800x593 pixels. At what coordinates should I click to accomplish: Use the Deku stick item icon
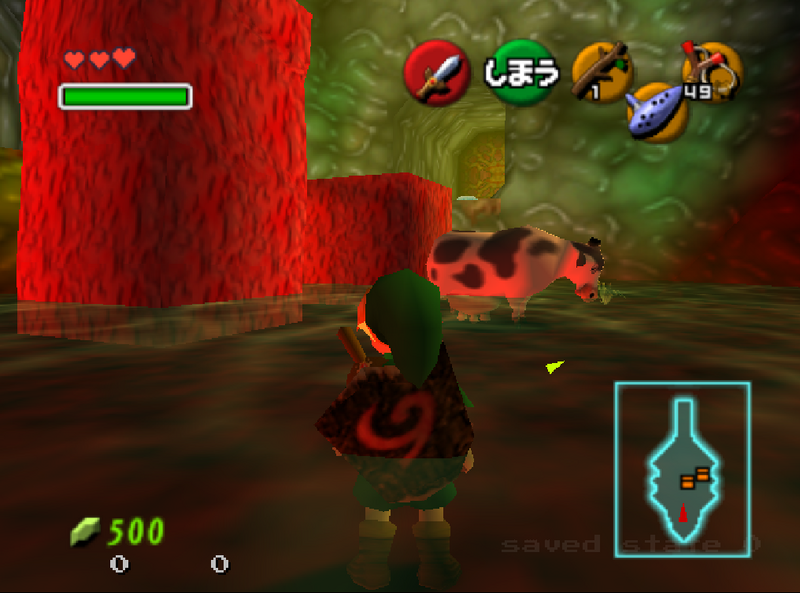click(601, 70)
